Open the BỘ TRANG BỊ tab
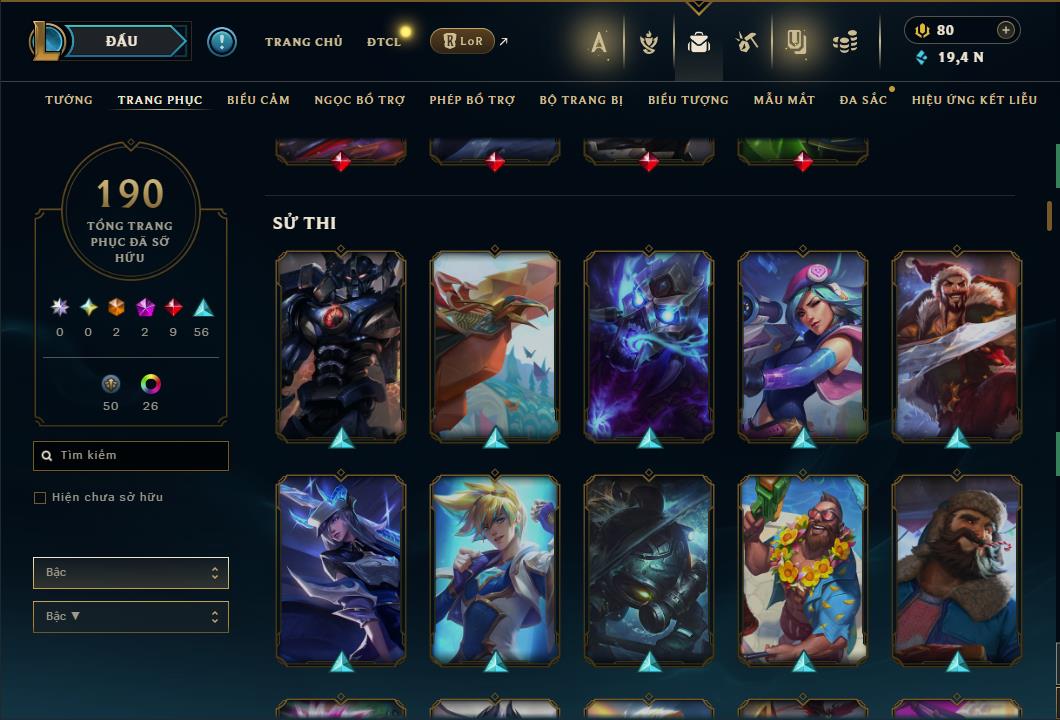Image resolution: width=1060 pixels, height=720 pixels. click(581, 100)
